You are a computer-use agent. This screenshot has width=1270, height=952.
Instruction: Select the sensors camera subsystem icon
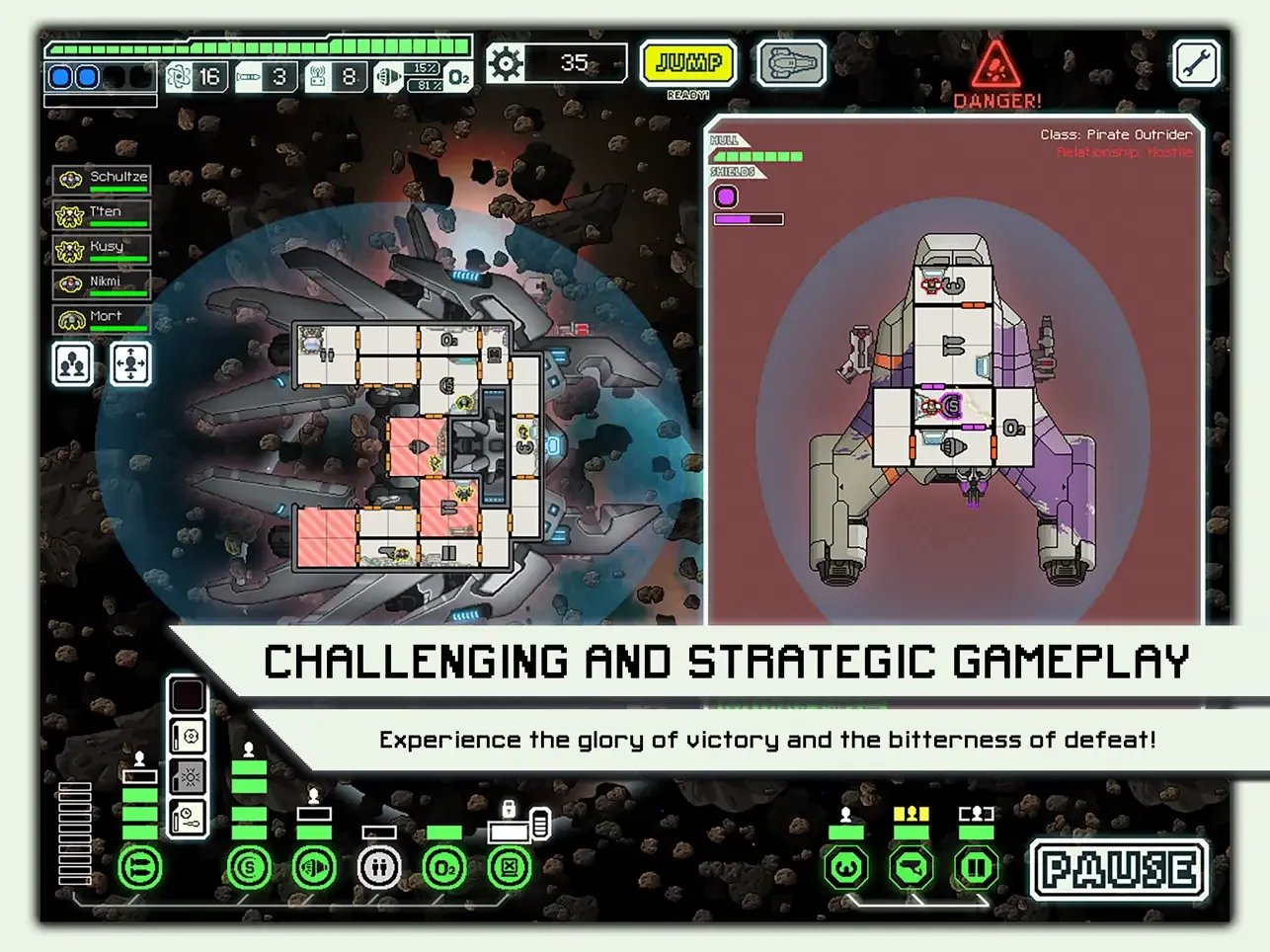point(912,868)
